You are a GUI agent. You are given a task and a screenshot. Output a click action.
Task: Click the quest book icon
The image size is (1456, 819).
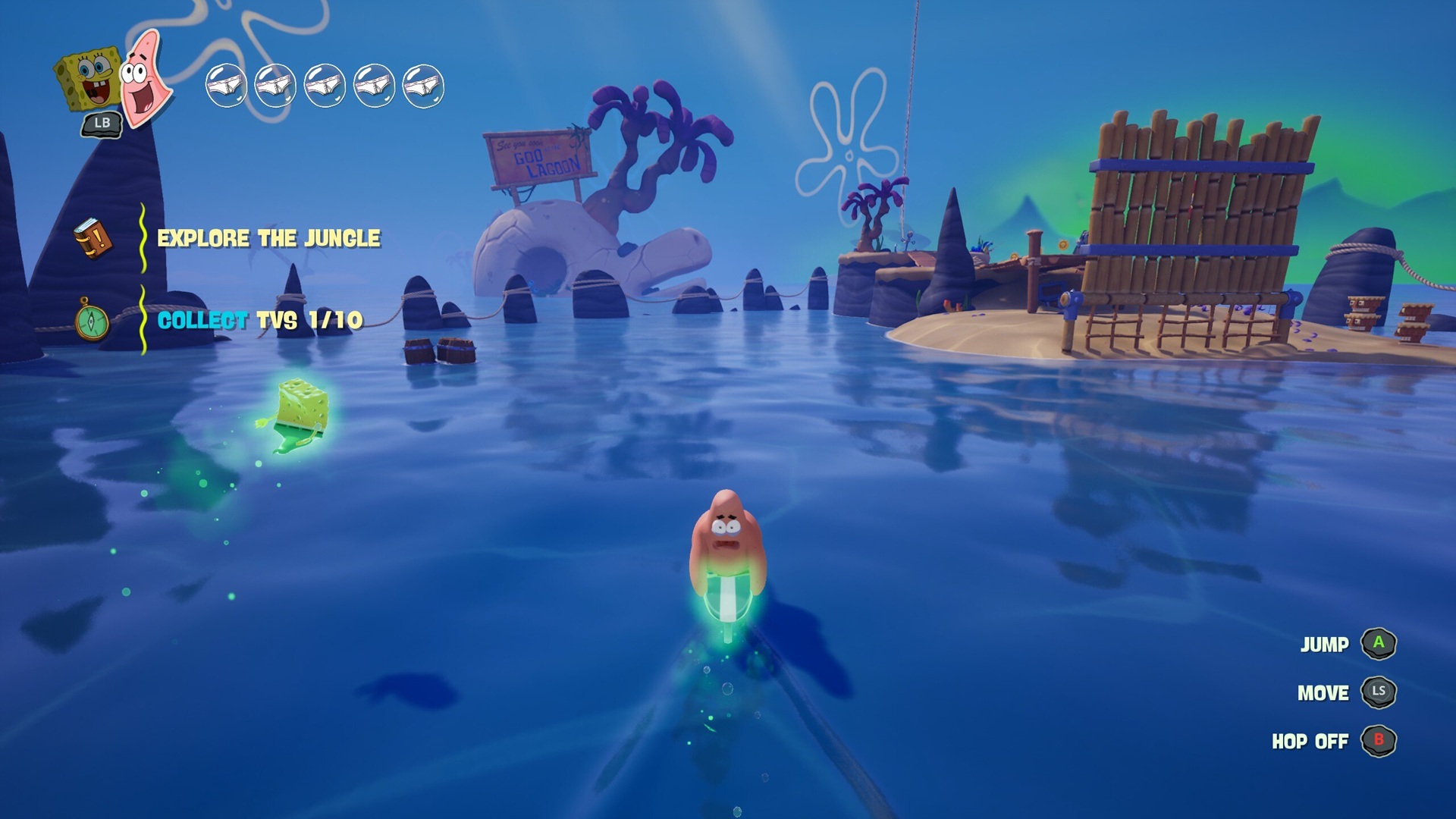pyautogui.click(x=93, y=238)
